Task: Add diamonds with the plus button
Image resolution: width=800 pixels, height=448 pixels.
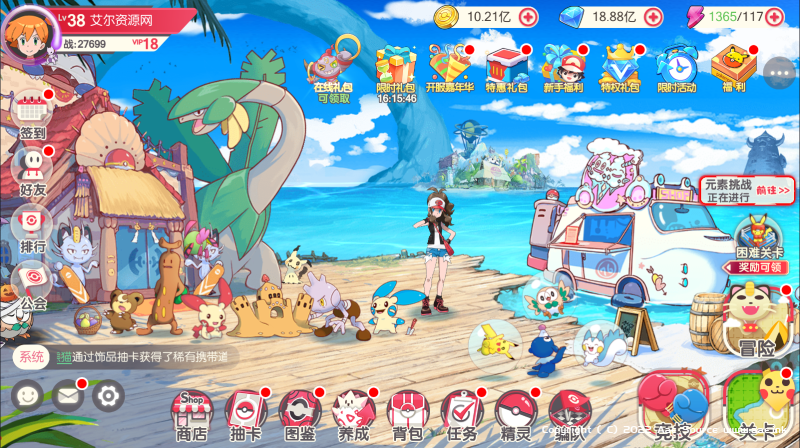Action: [652, 17]
